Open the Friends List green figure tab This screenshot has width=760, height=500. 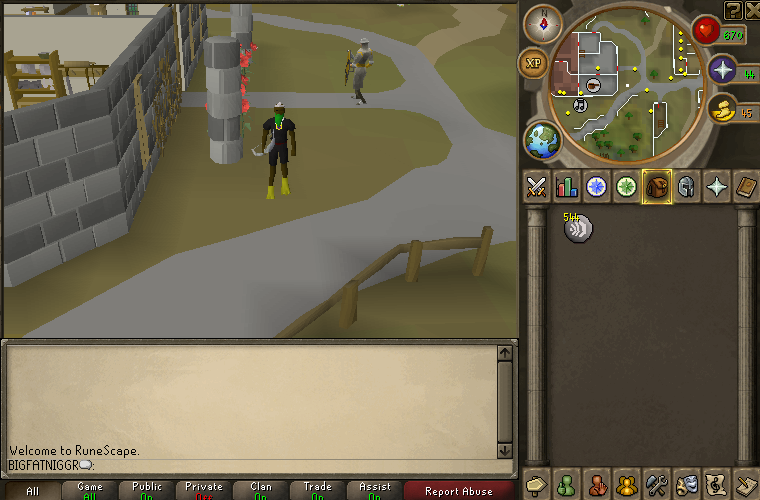pyautogui.click(x=567, y=484)
